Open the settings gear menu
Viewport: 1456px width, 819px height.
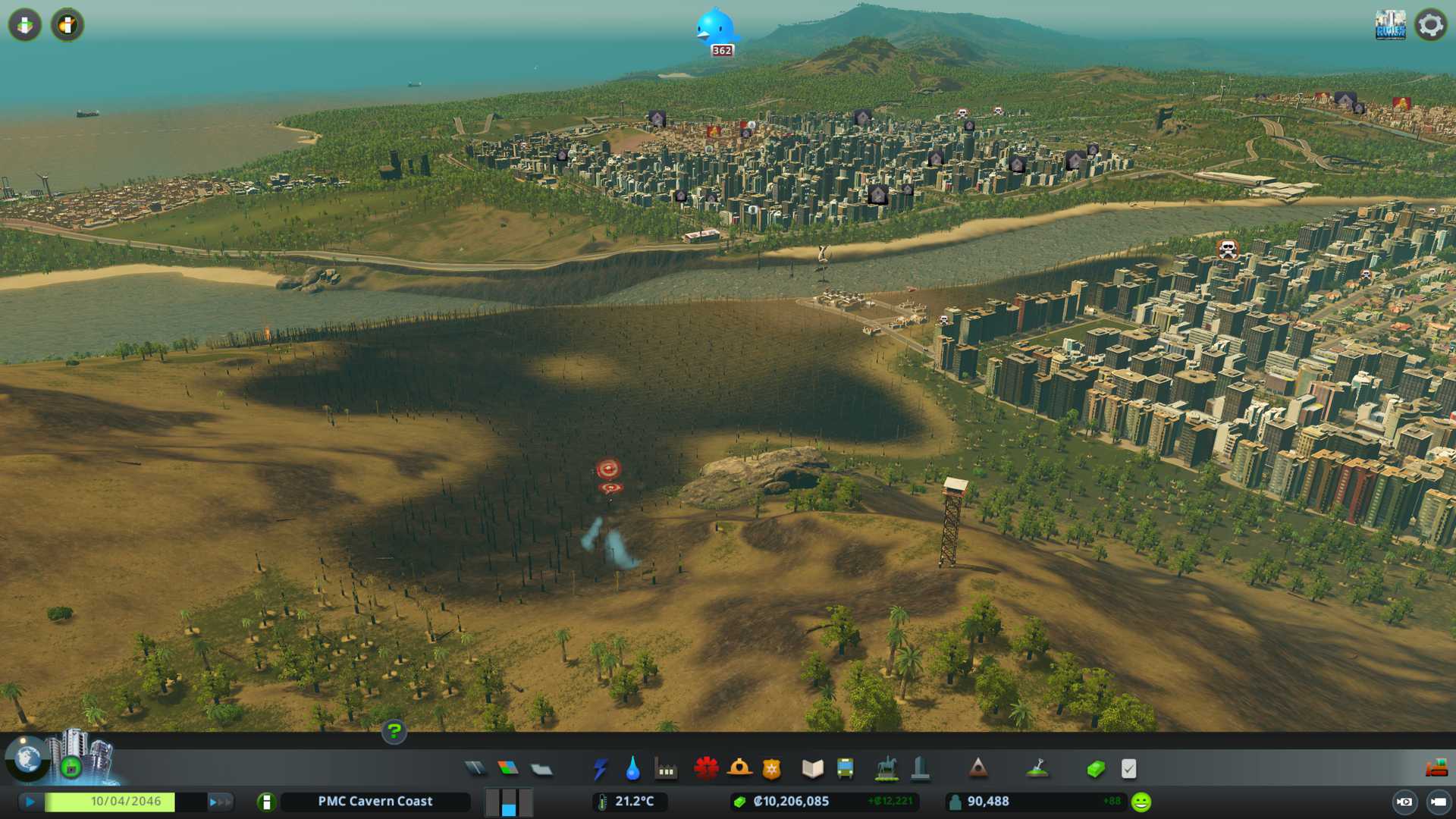pos(1430,25)
